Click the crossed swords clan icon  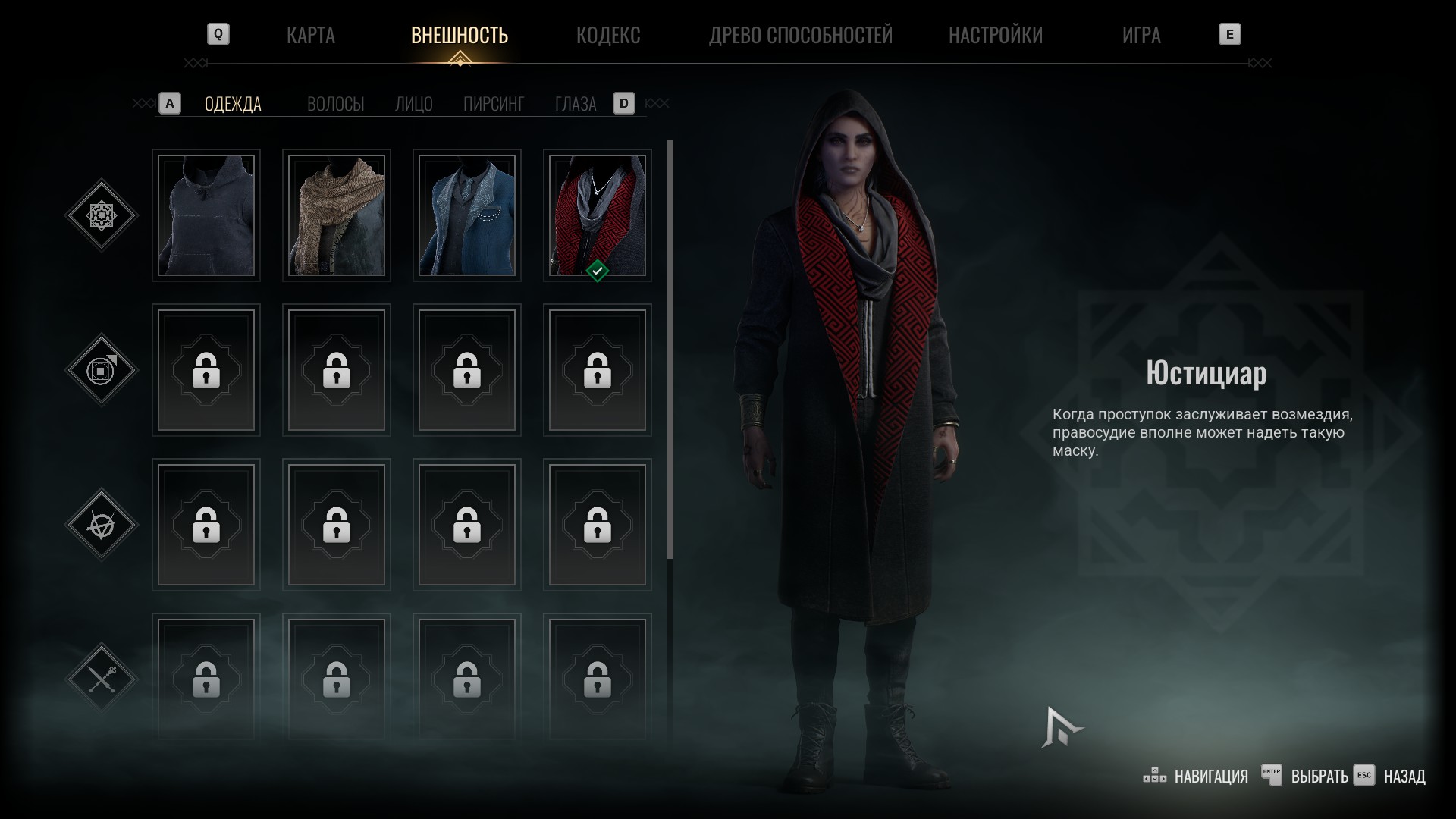coord(102,679)
